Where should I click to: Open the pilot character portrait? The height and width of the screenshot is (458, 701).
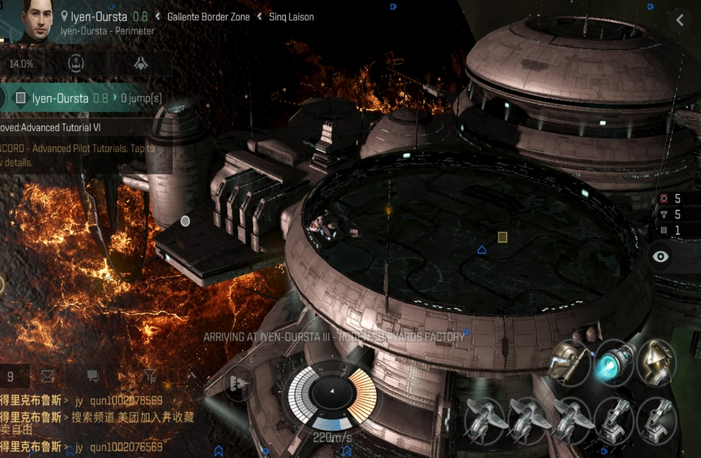click(x=30, y=20)
